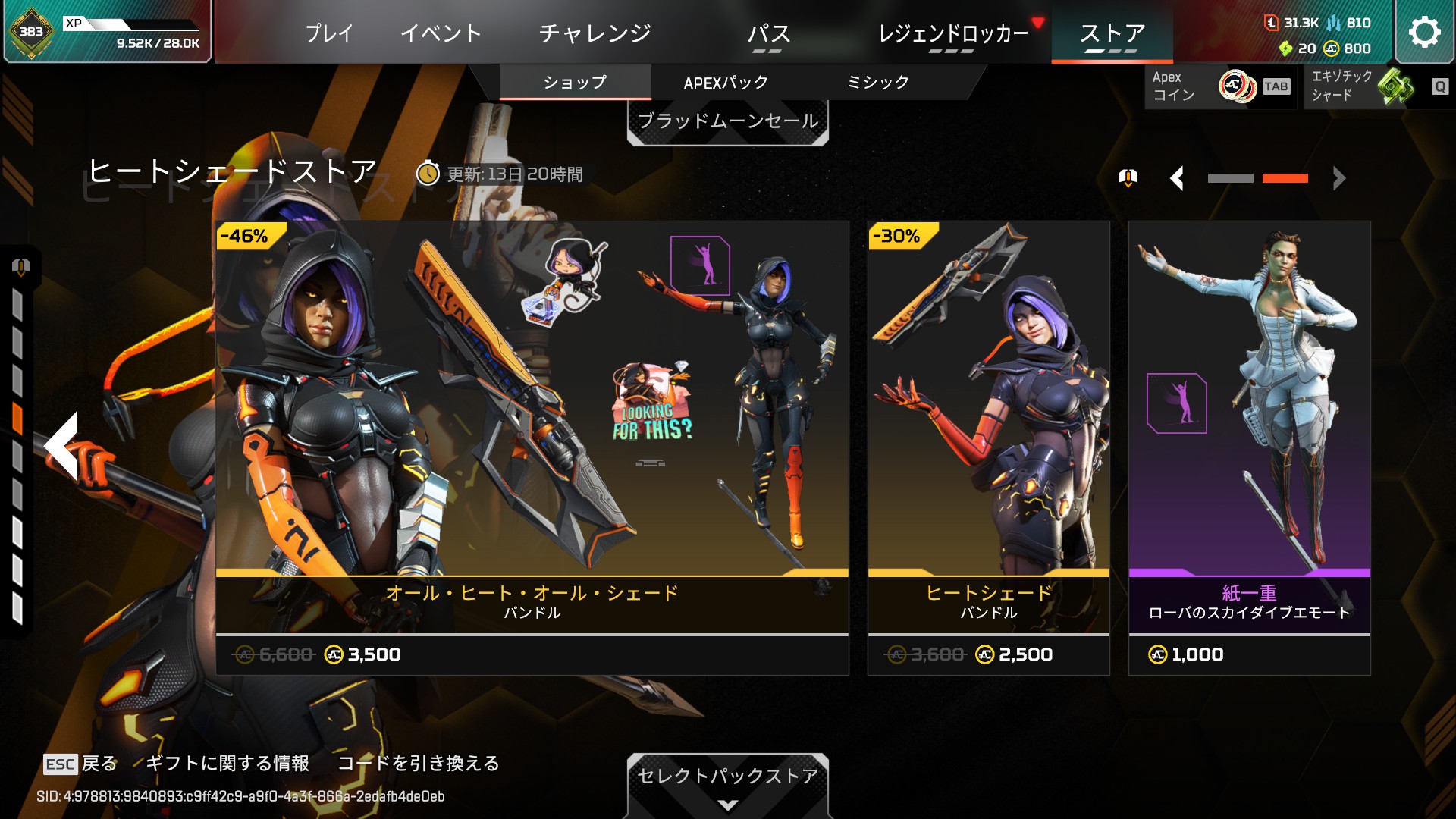Jump up to ブラッドムーンセール section
This screenshot has height=819, width=1456.
(x=727, y=121)
